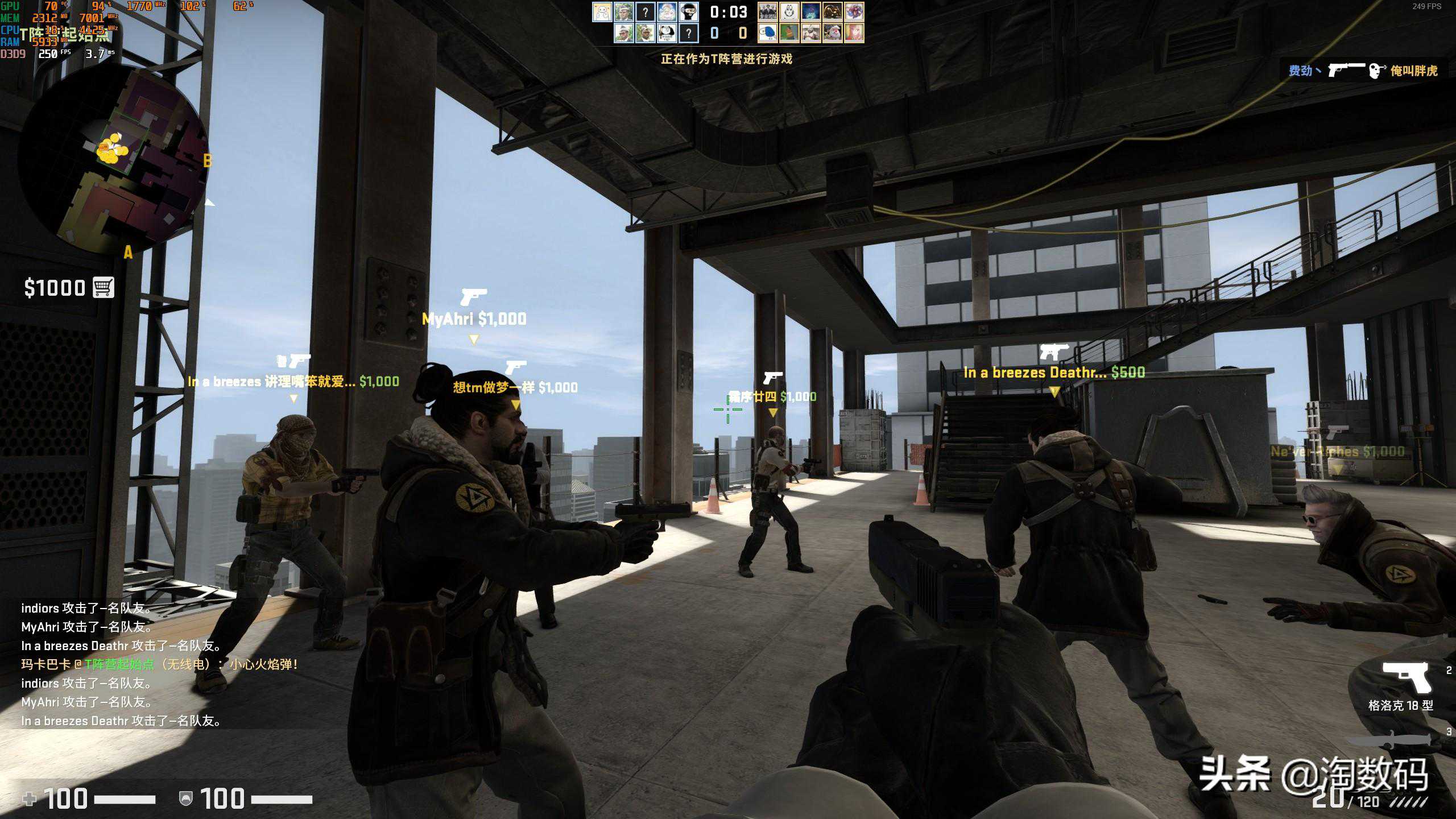
Task: Click the black monkey avatar in scoreboard
Action: 689,12
